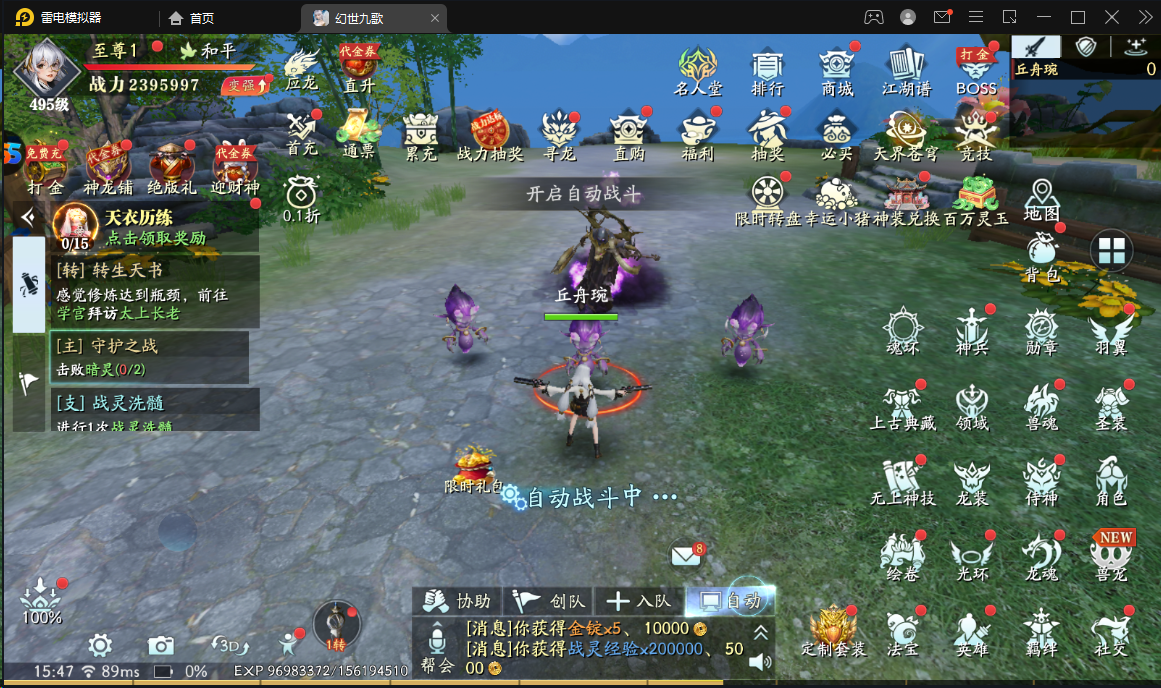Image resolution: width=1161 pixels, height=688 pixels.
Task: Open the 角色 character sheet
Action: 1110,481
